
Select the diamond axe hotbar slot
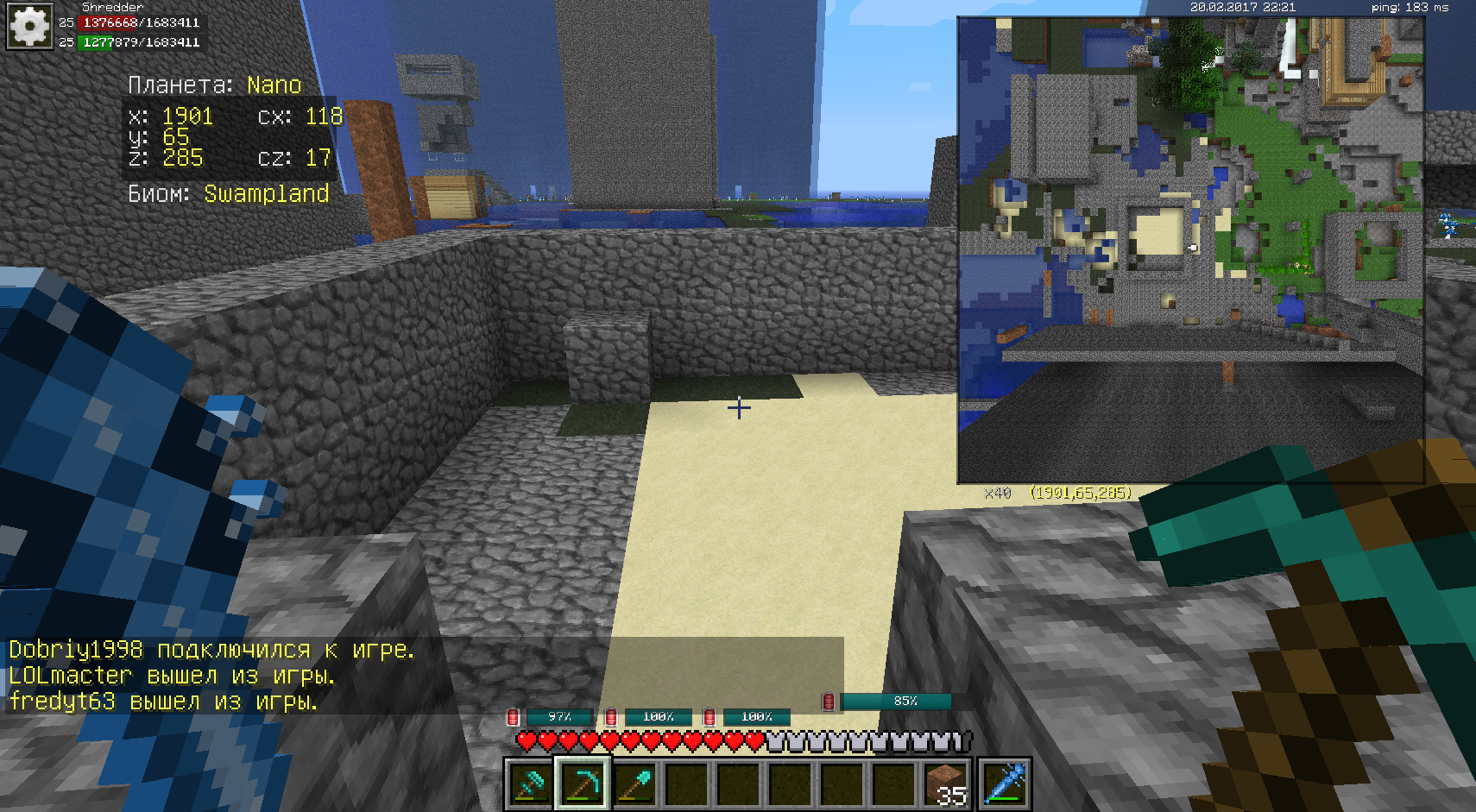click(x=530, y=784)
